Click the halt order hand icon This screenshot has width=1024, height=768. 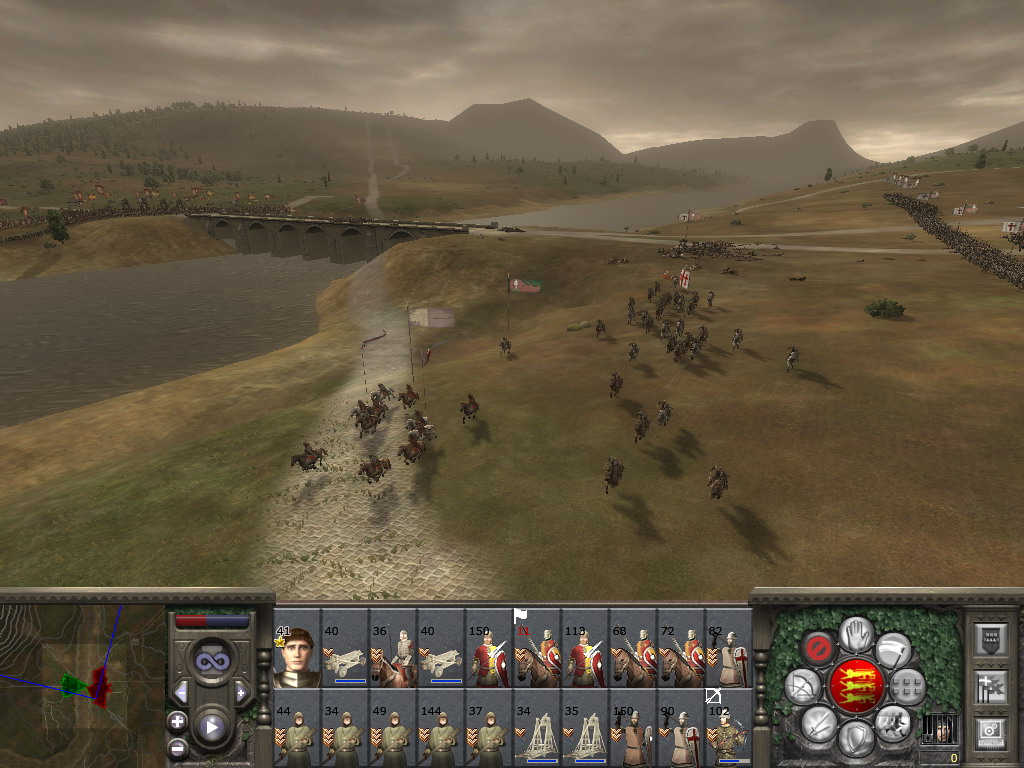855,634
